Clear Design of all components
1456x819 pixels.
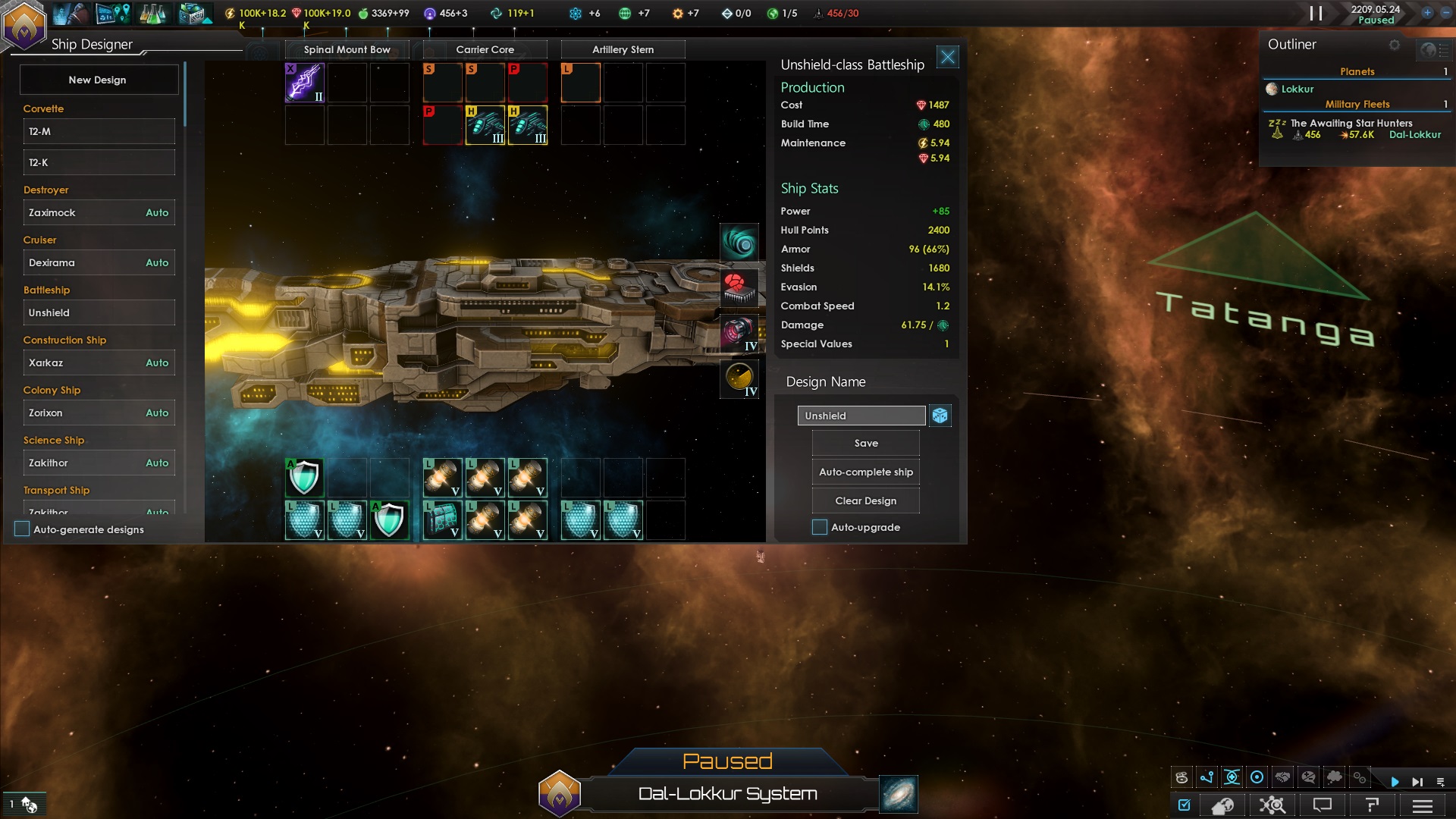tap(865, 500)
